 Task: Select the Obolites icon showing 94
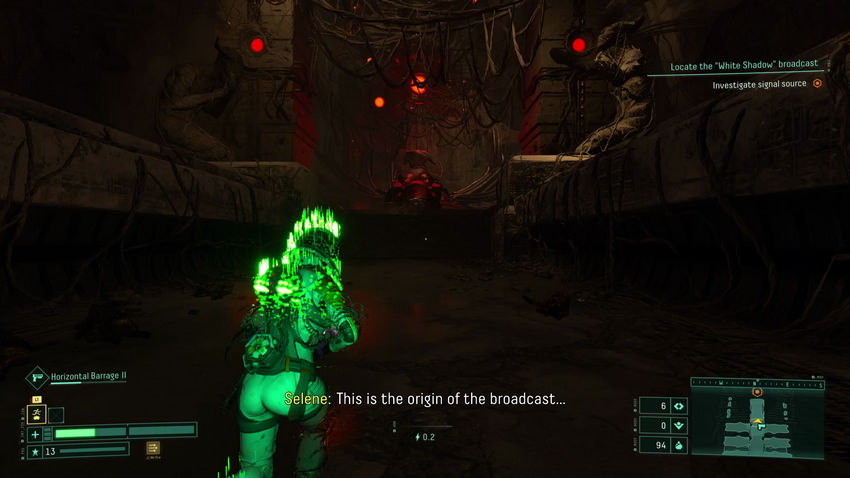679,445
